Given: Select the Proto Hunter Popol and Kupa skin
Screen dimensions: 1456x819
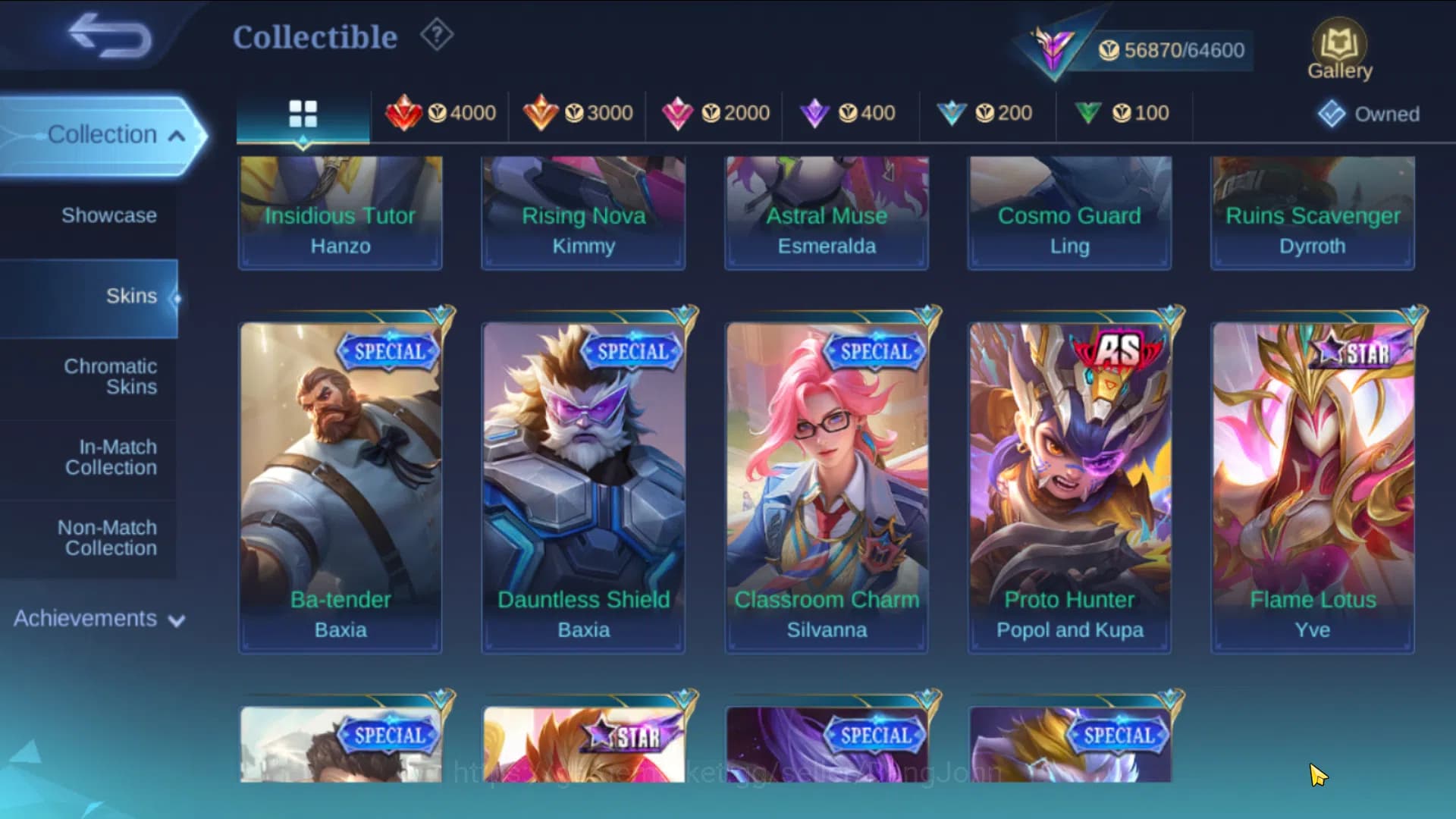Looking at the screenshot, I should 1068,485.
